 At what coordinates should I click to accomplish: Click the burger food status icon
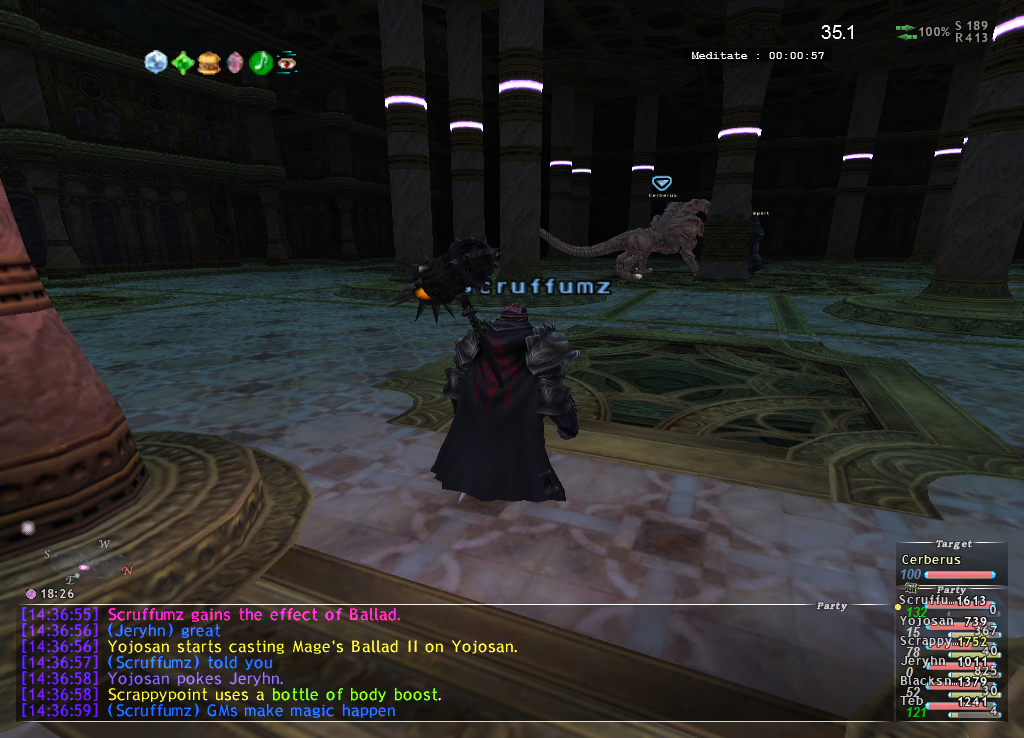tap(209, 62)
